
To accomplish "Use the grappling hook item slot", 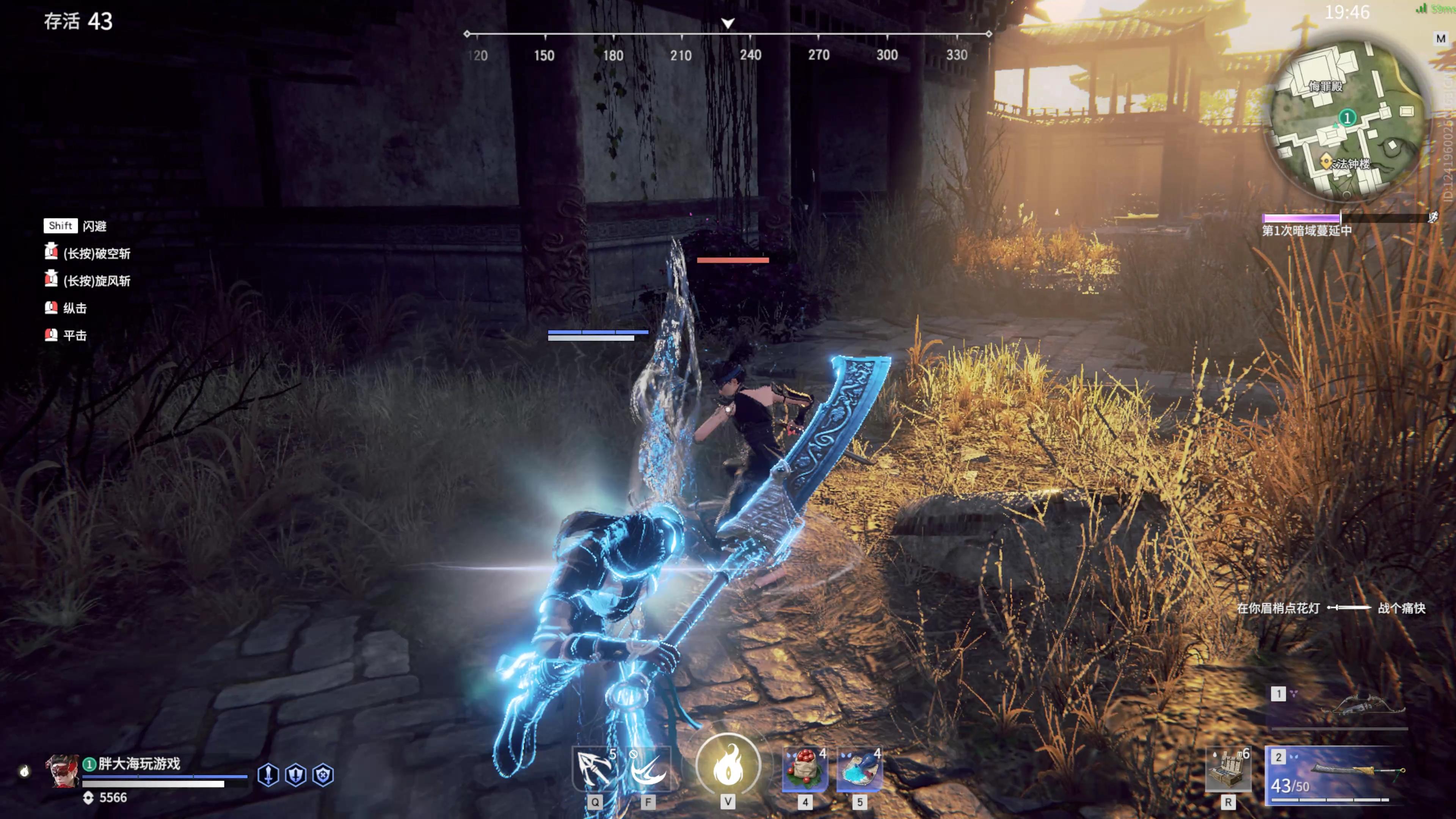I will pos(594,769).
